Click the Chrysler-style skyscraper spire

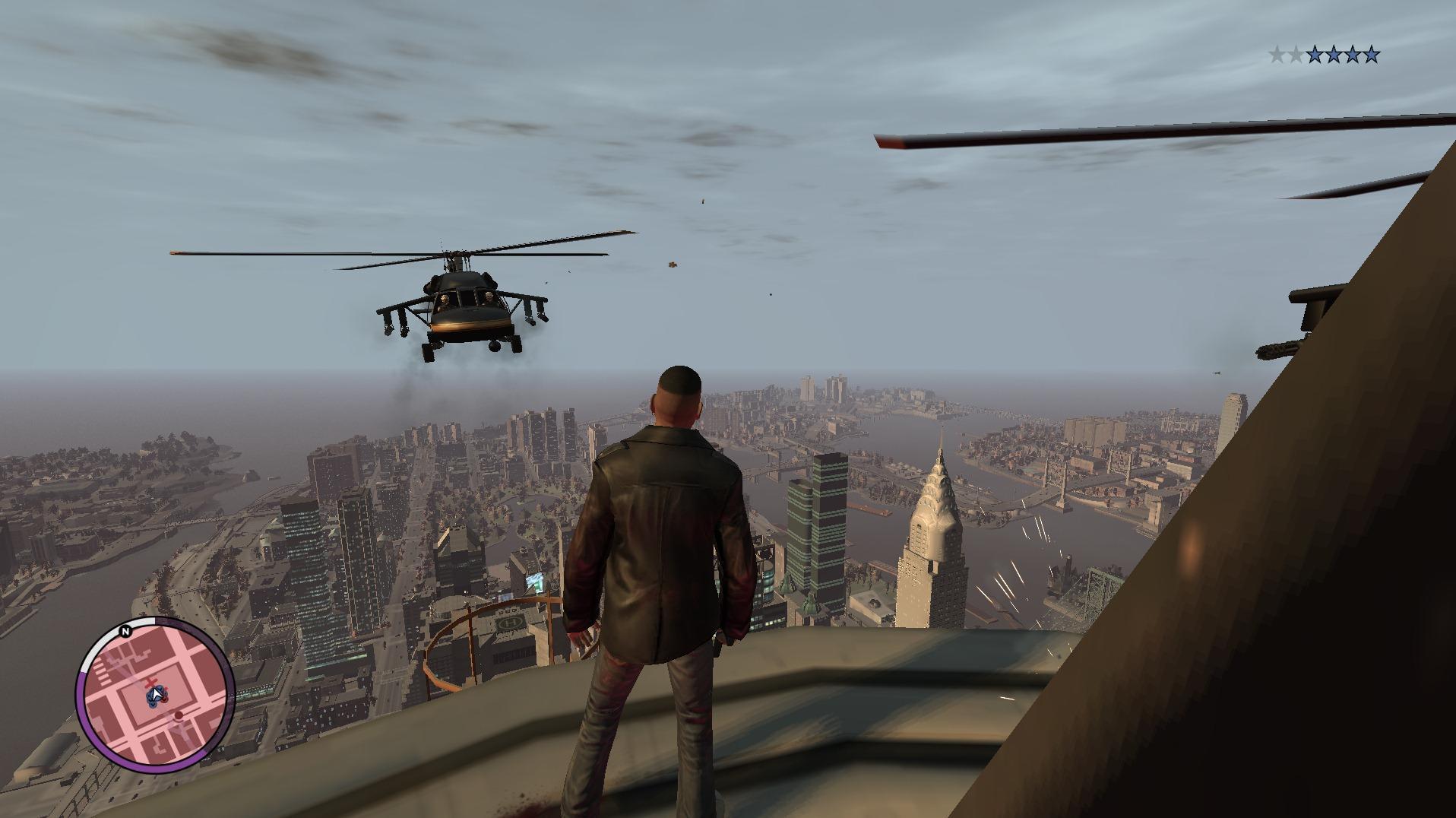tap(936, 475)
